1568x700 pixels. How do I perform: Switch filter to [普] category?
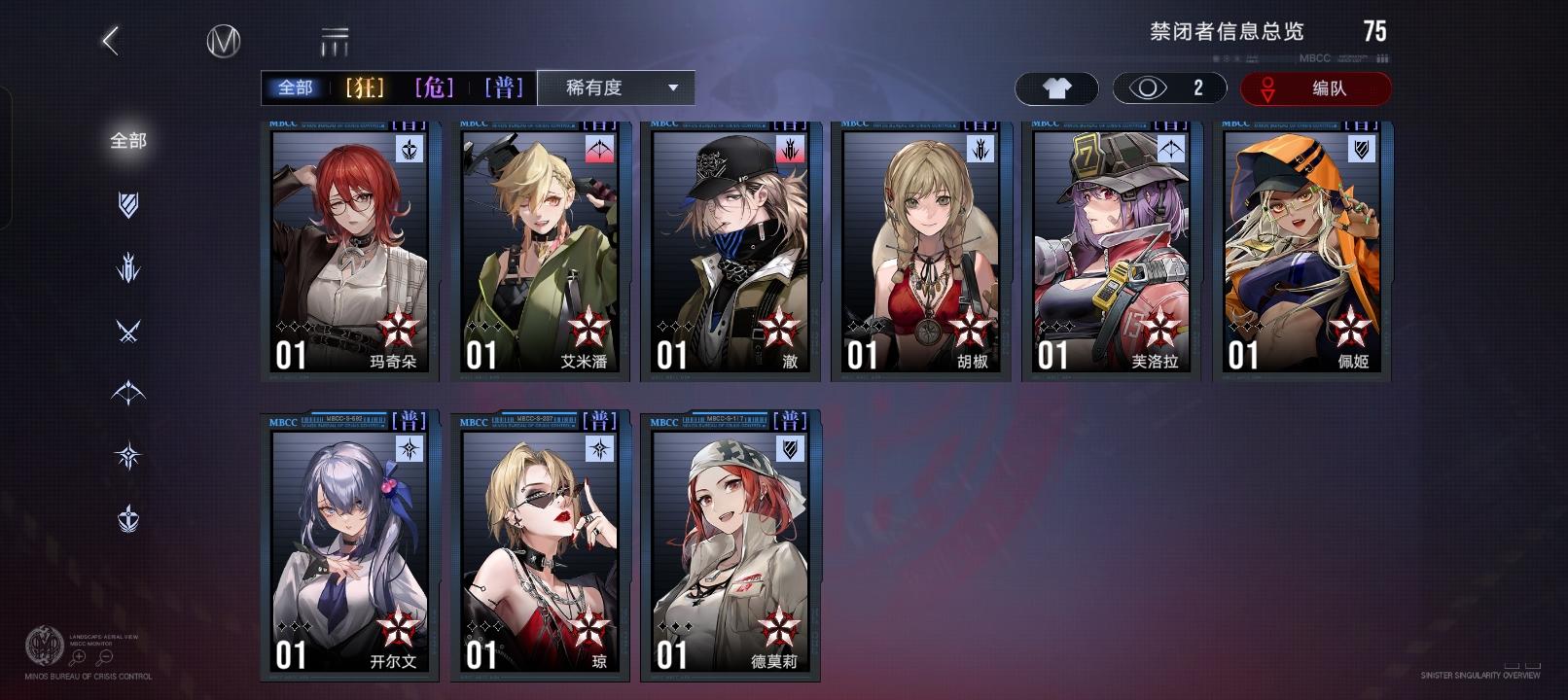[x=505, y=87]
